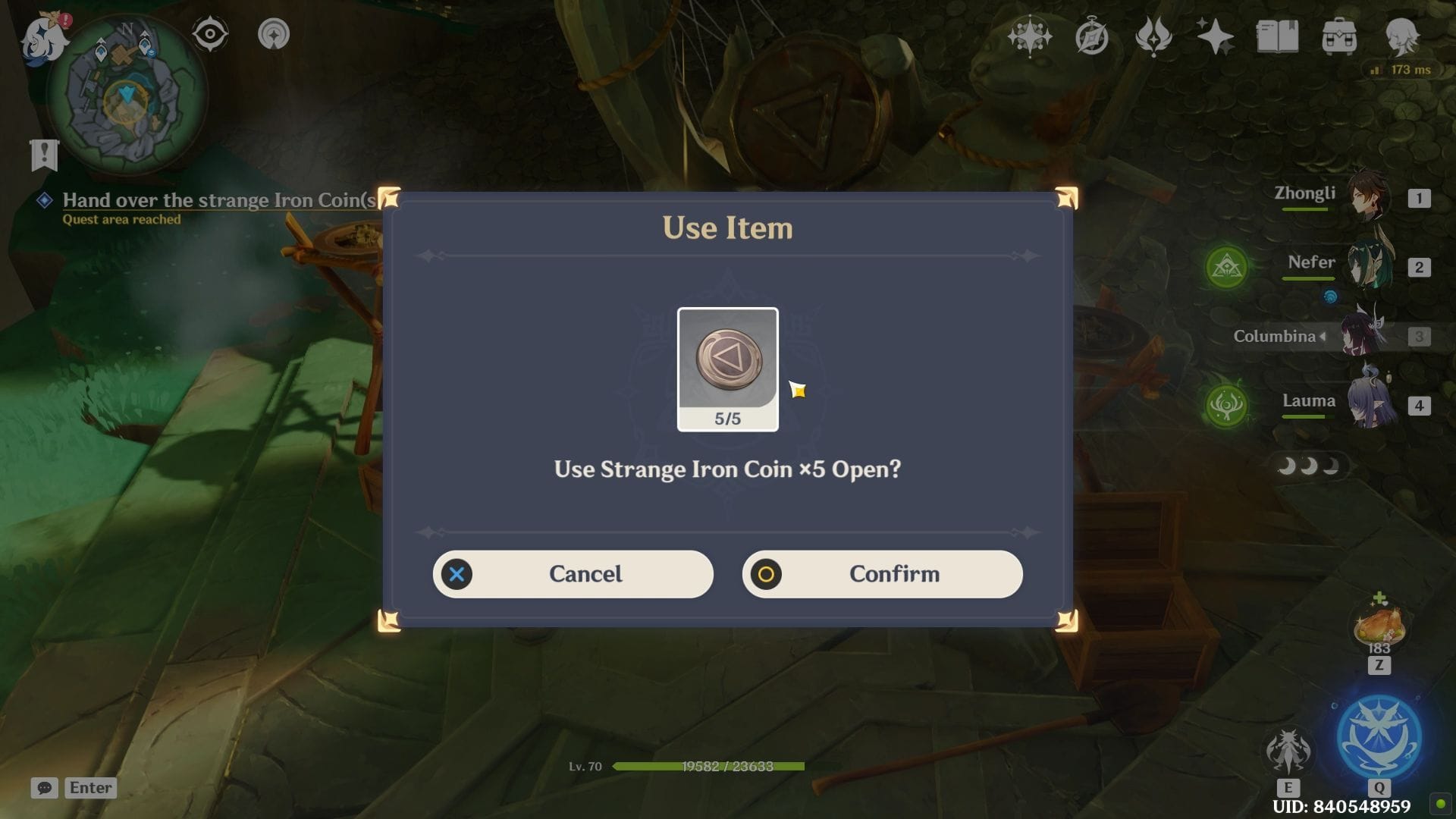
Task: Activate the Elemental Skill icon
Action: point(1288,752)
